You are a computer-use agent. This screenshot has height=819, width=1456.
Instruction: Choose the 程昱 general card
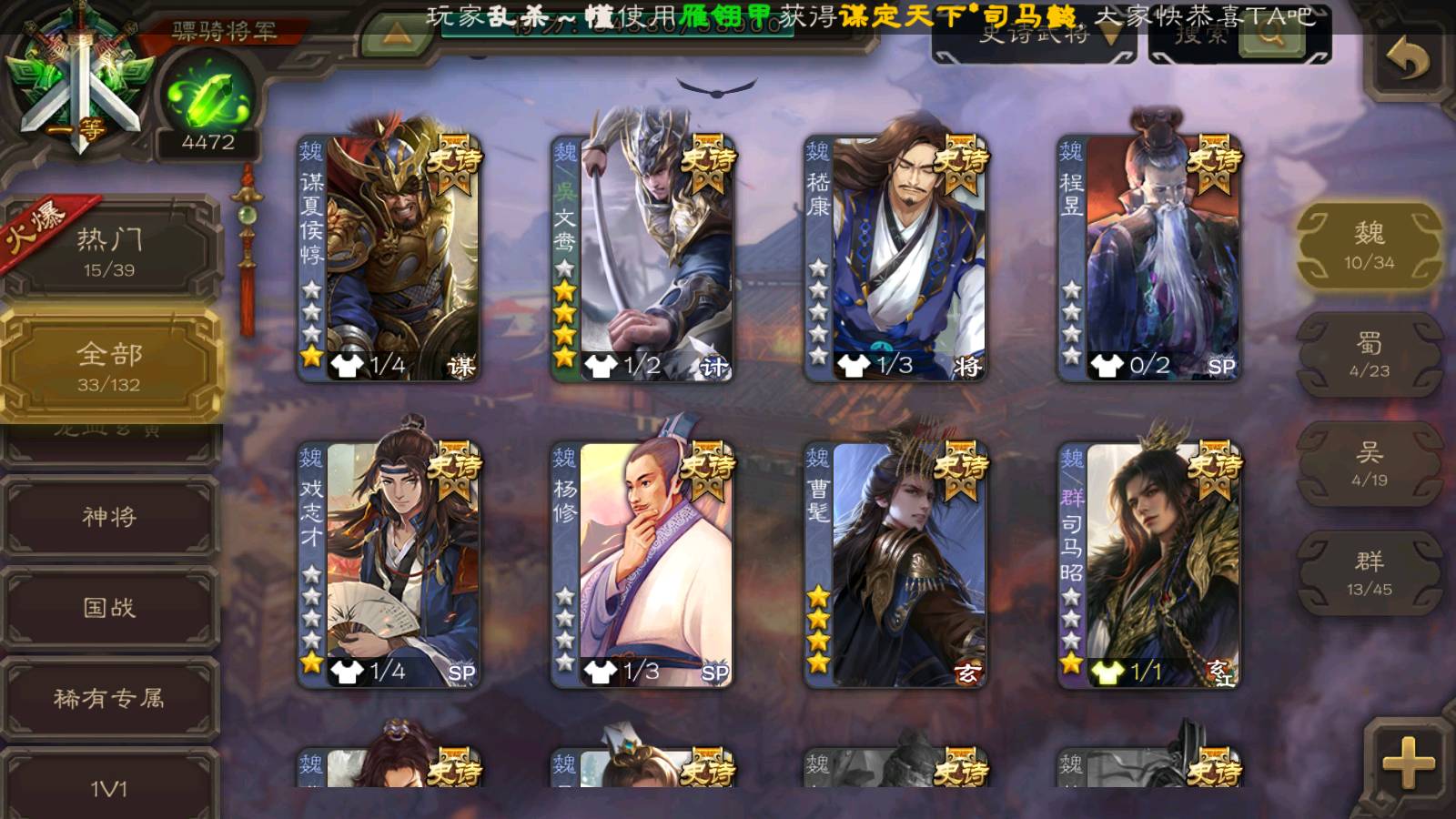pyautogui.click(x=1148, y=258)
